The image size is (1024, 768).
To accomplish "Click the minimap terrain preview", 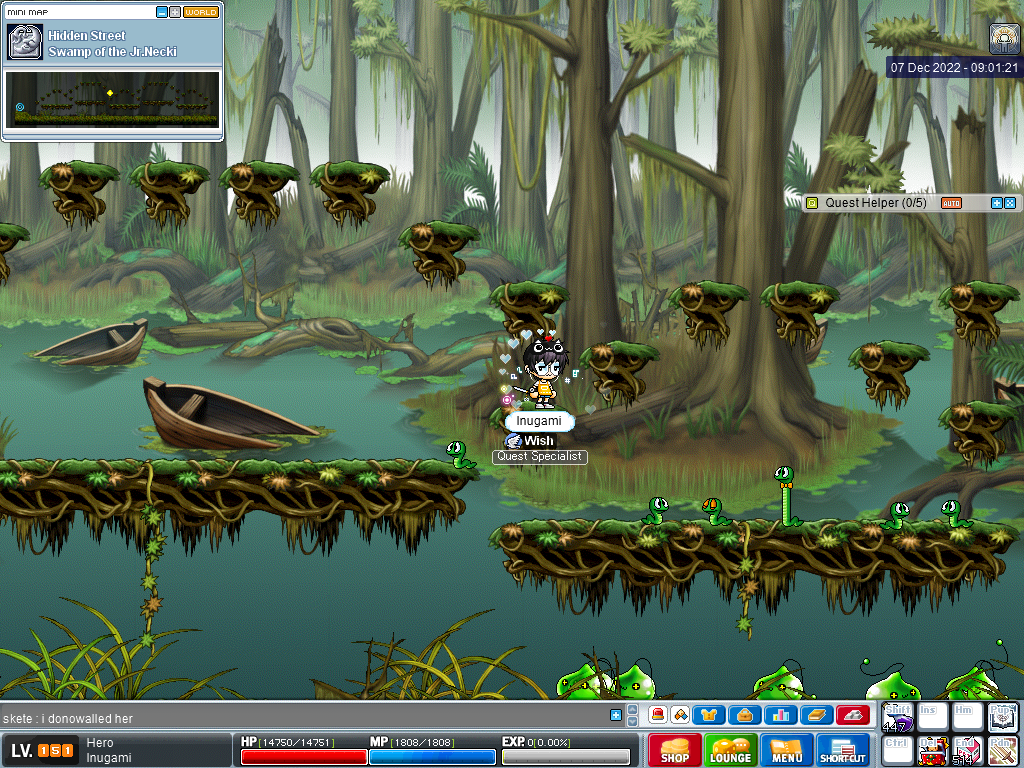I will pyautogui.click(x=112, y=98).
